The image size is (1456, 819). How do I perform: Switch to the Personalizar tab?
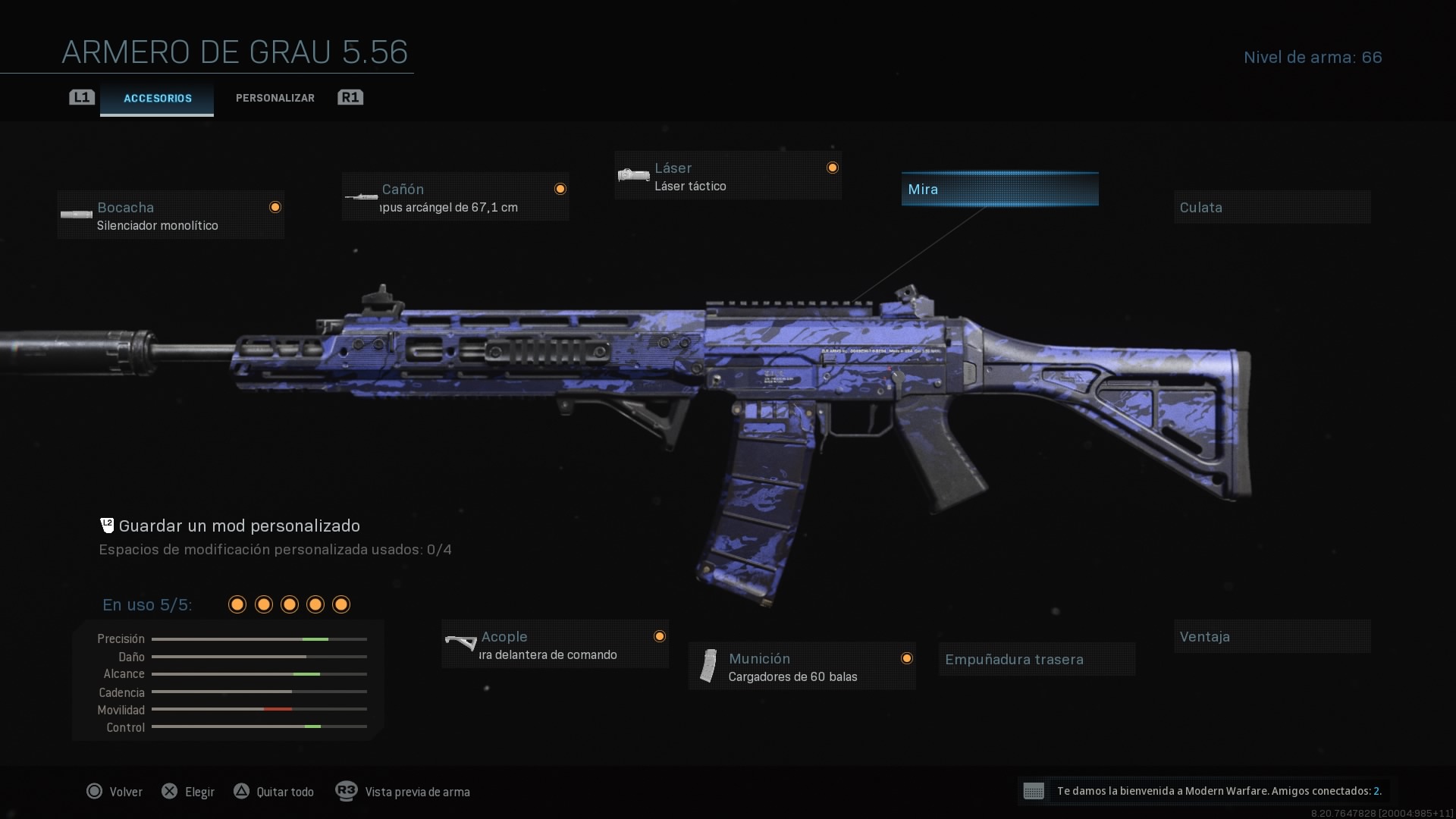(275, 97)
